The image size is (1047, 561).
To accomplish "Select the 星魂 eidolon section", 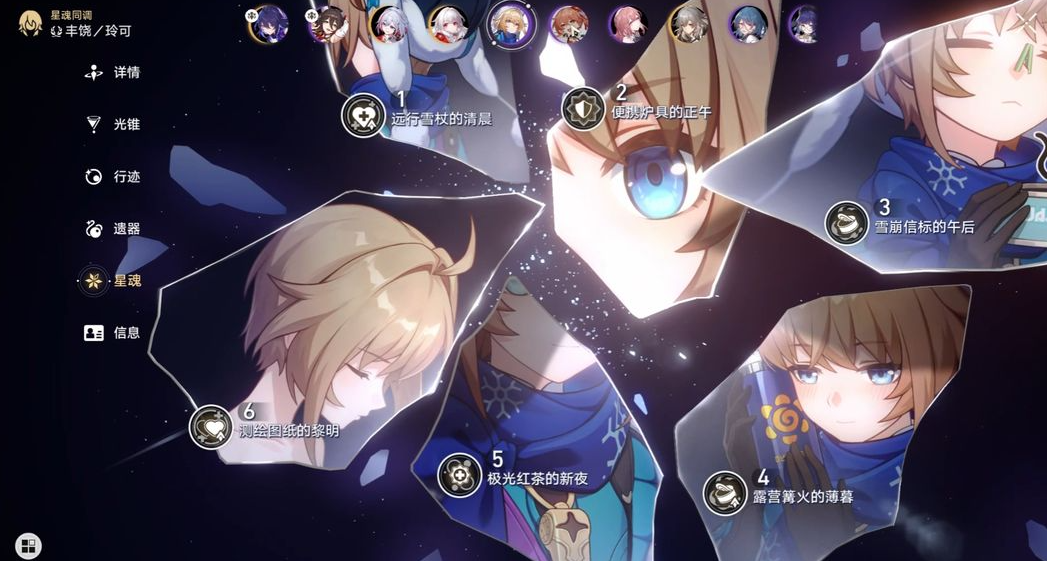I will pyautogui.click(x=113, y=281).
